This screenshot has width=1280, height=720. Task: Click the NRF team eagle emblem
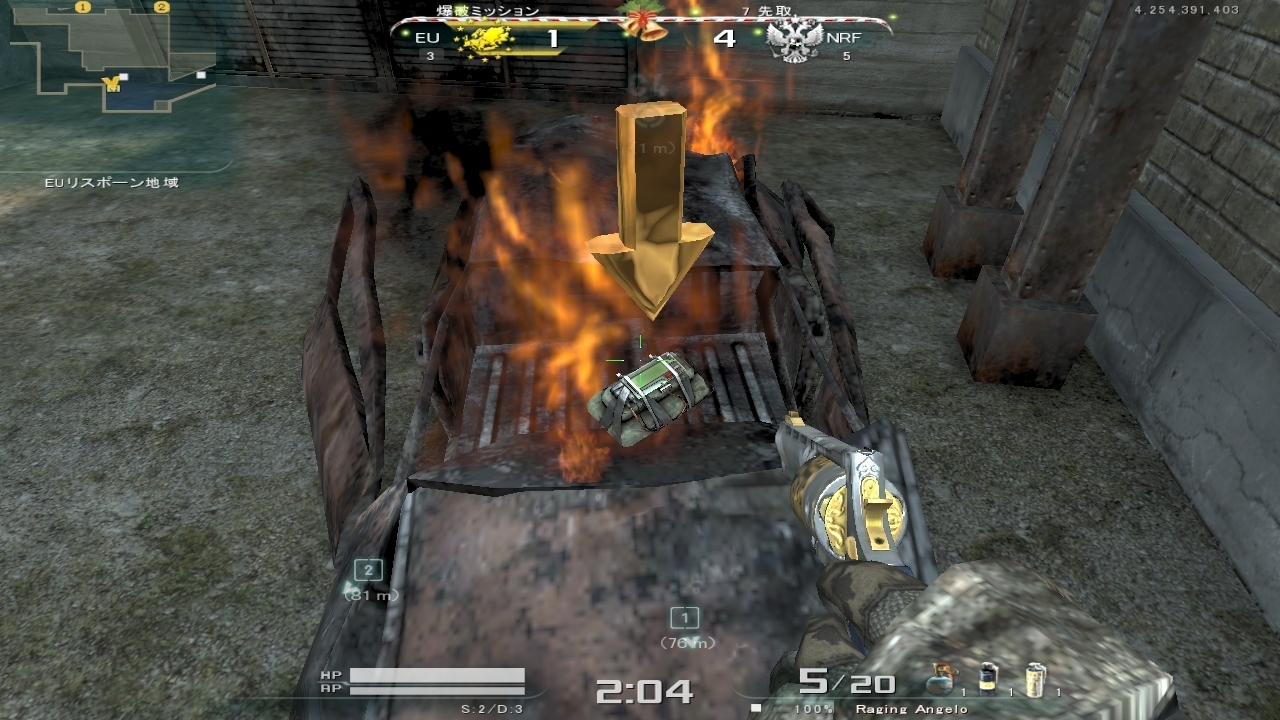click(x=795, y=41)
